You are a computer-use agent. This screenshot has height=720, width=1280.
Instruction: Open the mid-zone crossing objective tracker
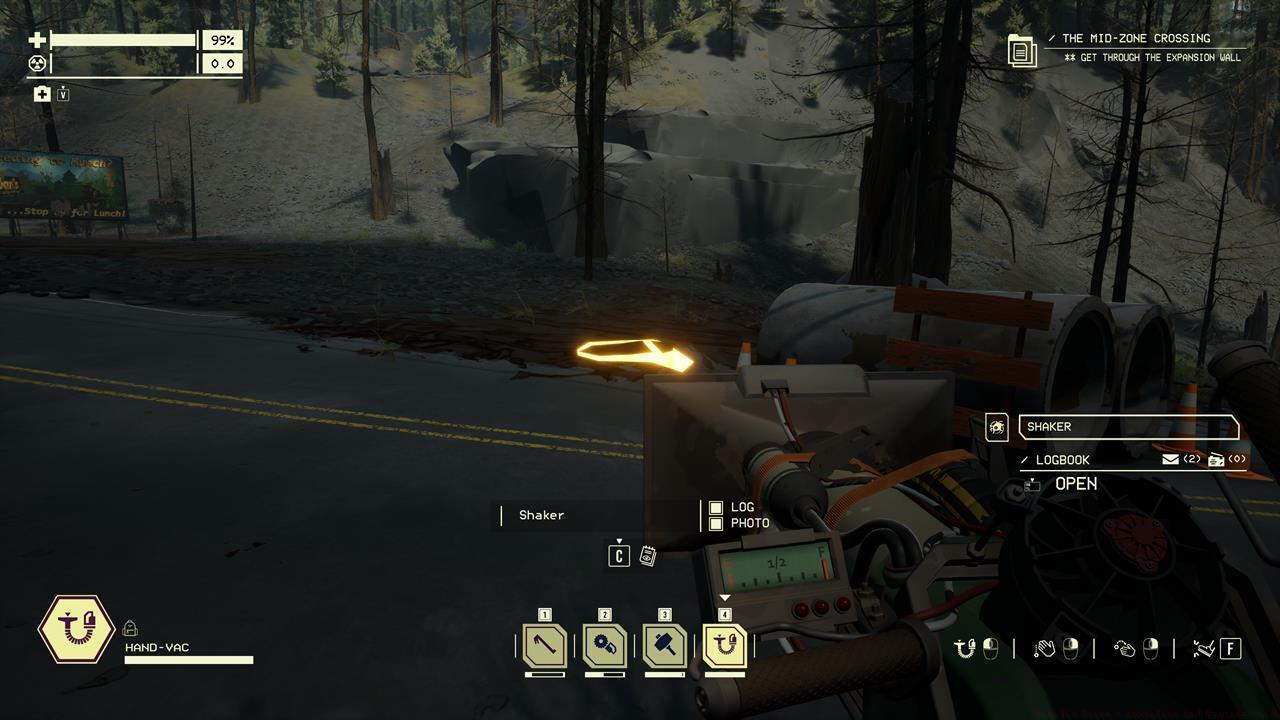pyautogui.click(x=1022, y=50)
